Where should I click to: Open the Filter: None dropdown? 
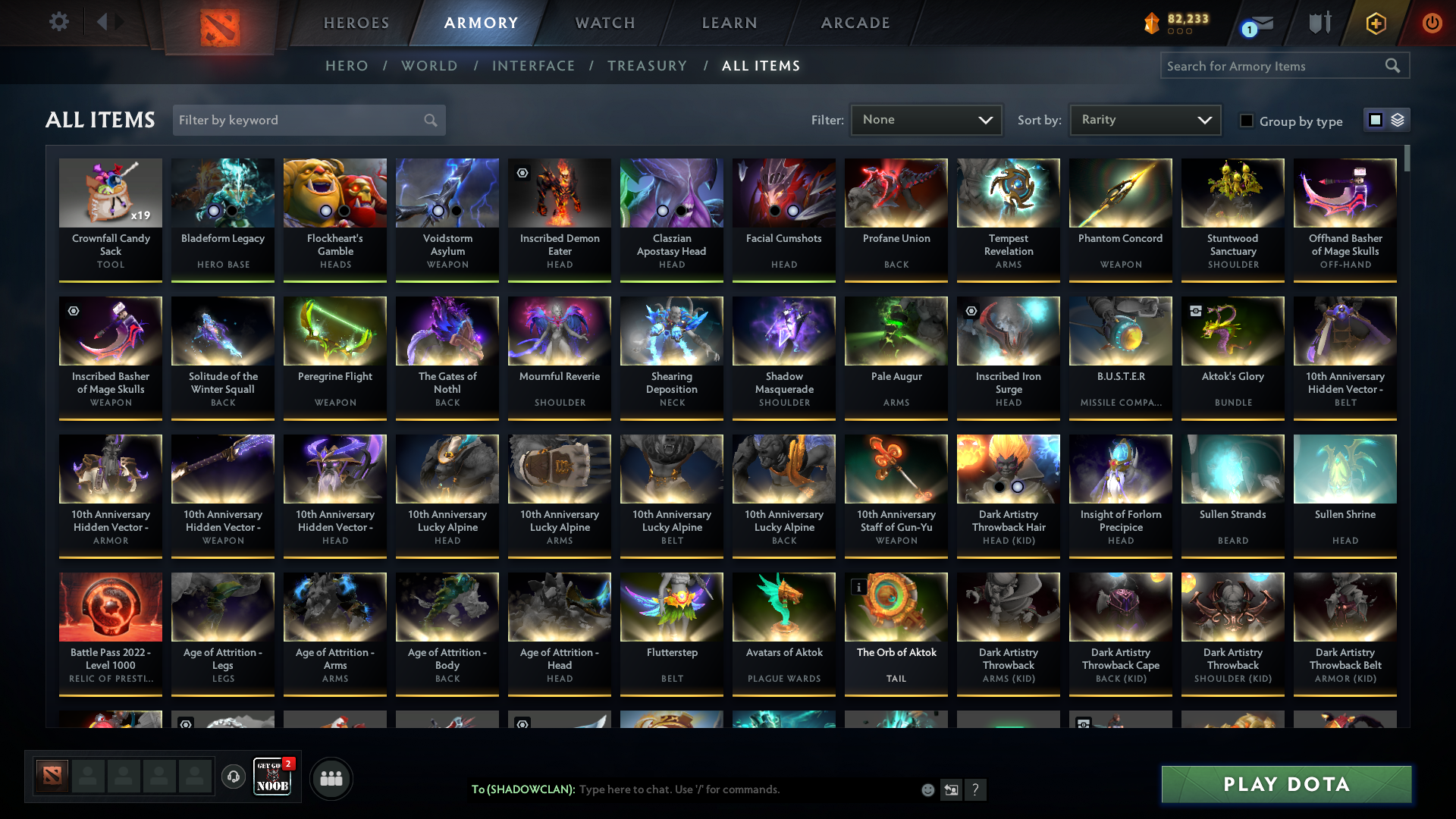(926, 119)
